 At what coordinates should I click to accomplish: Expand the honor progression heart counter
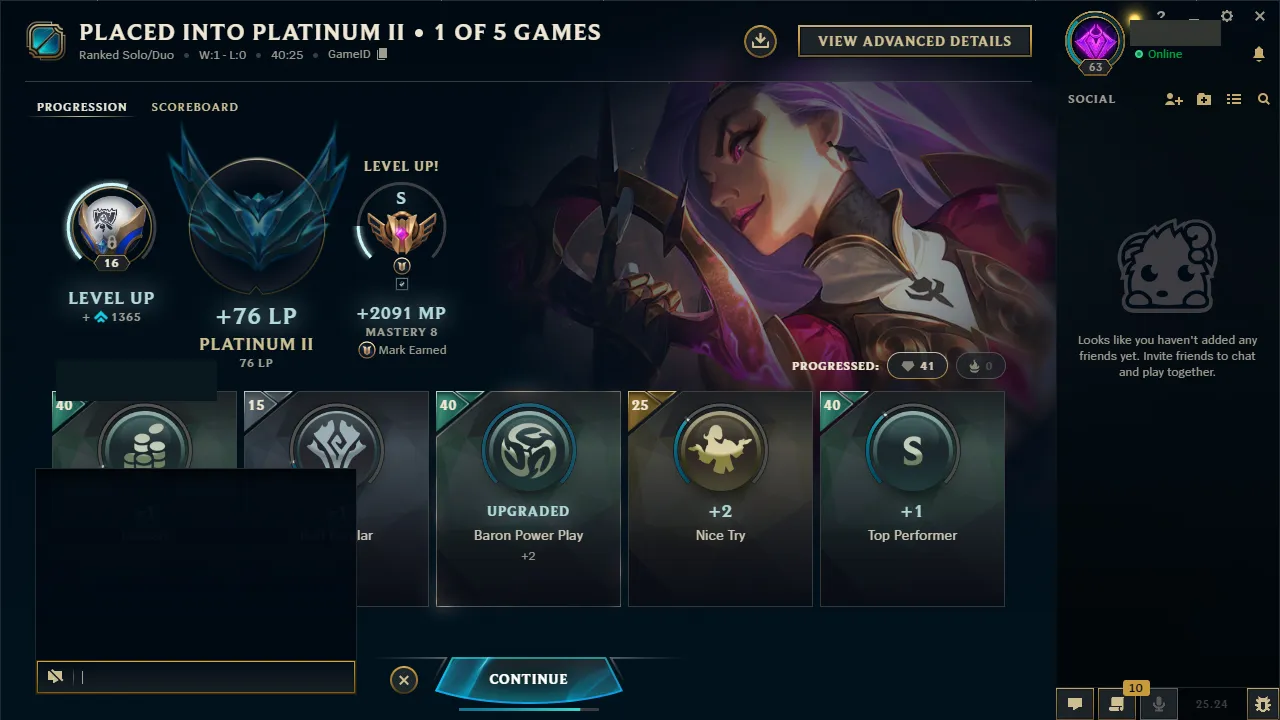916,365
